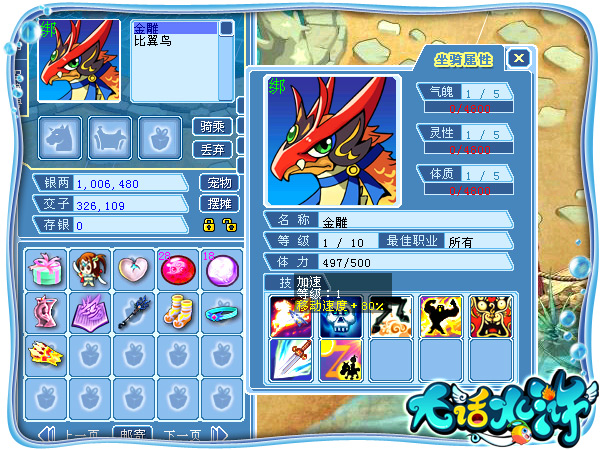Select the yellow boots item

pyautogui.click(x=179, y=313)
